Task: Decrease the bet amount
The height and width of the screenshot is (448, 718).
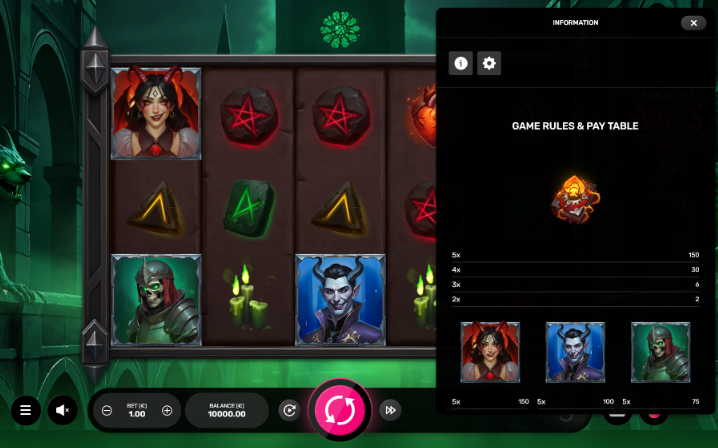Action: (x=107, y=410)
